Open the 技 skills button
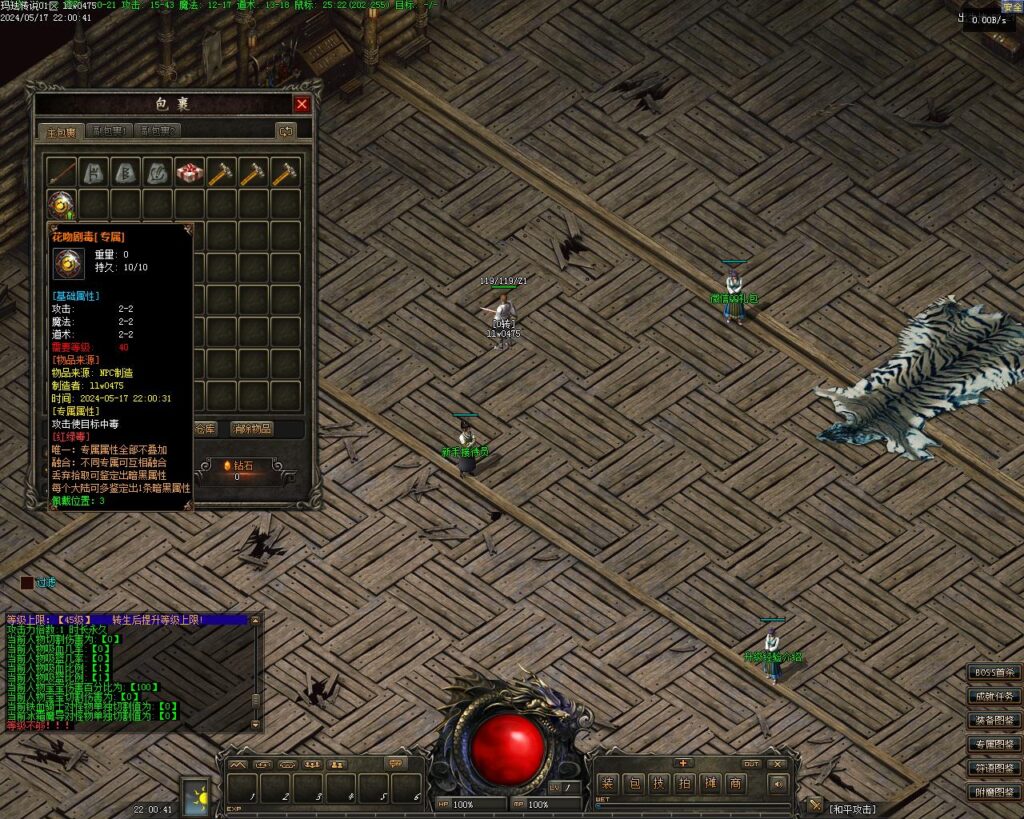Screen dimensions: 1024x819 pyautogui.click(x=659, y=784)
